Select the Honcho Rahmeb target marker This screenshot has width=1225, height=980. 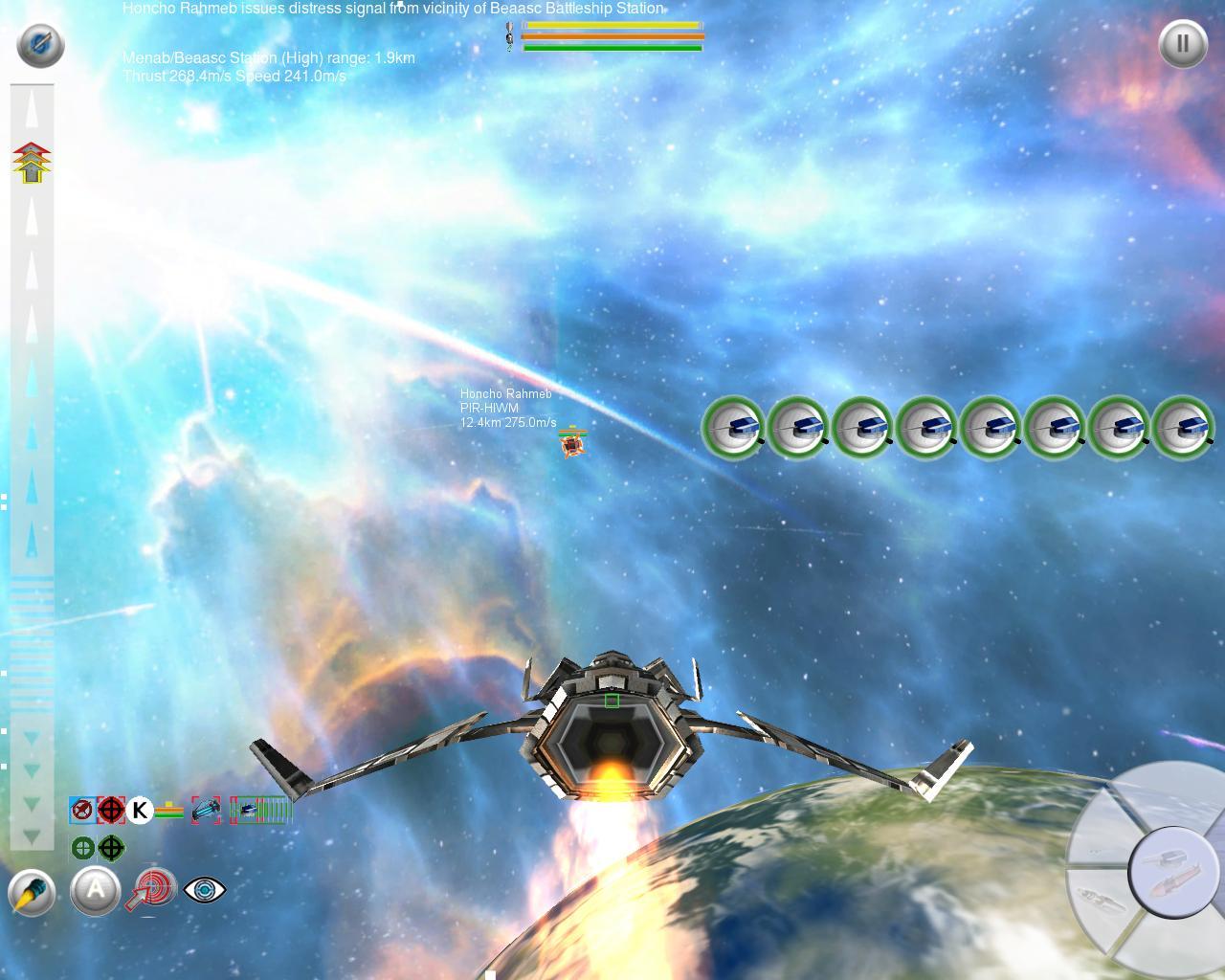[572, 442]
